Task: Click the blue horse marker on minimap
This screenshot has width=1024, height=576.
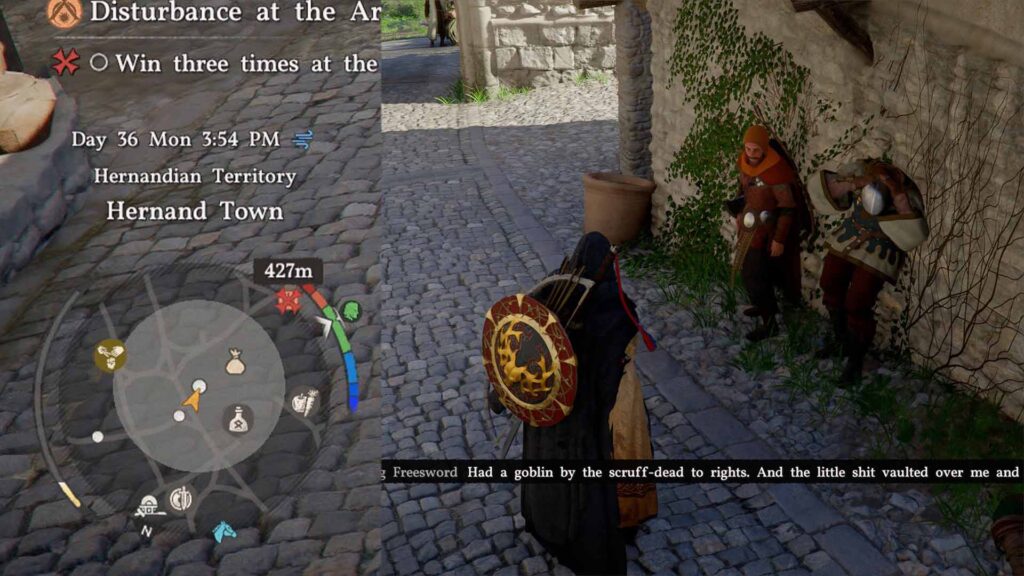Action: pyautogui.click(x=225, y=531)
